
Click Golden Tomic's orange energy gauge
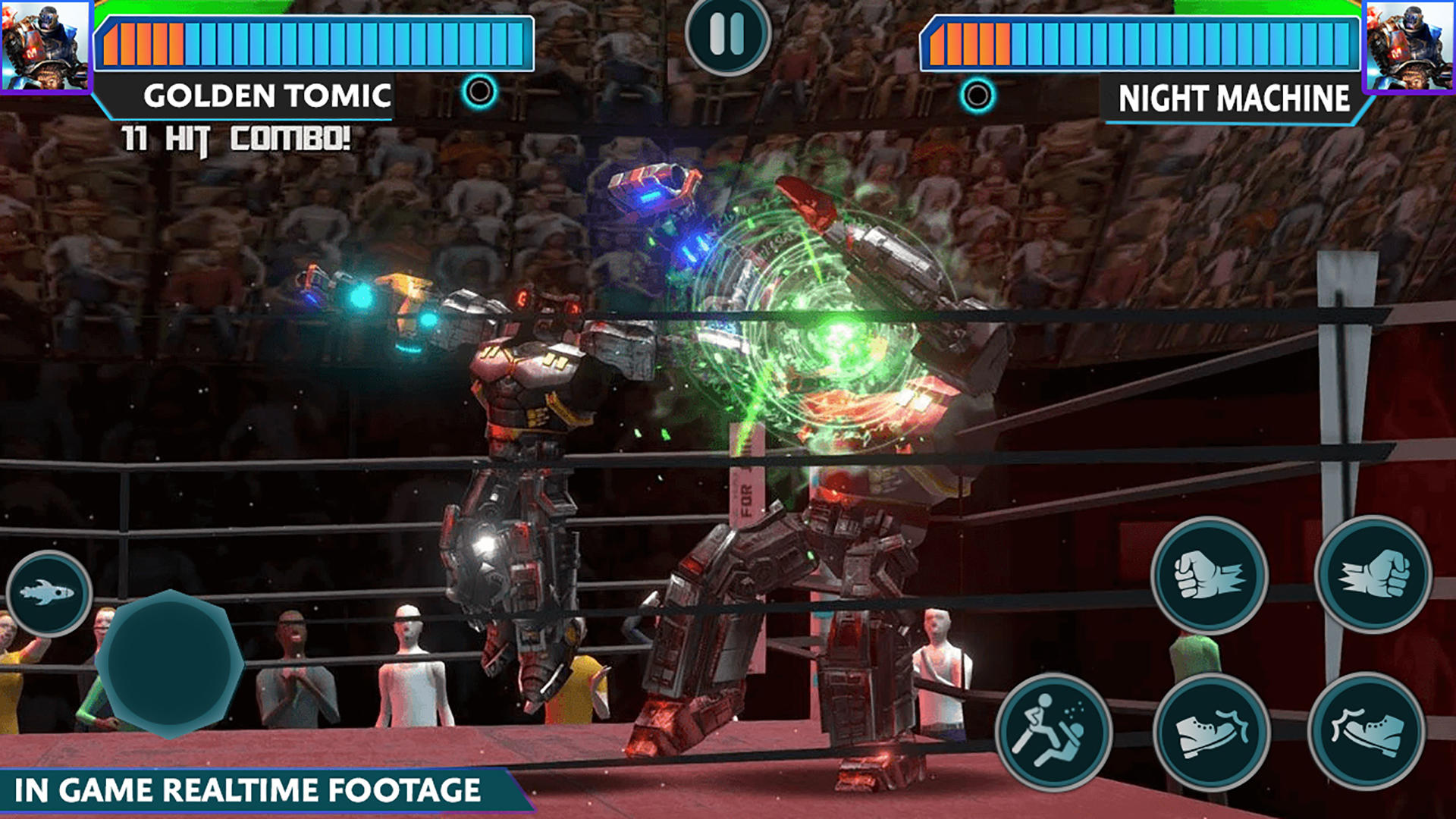(x=144, y=42)
